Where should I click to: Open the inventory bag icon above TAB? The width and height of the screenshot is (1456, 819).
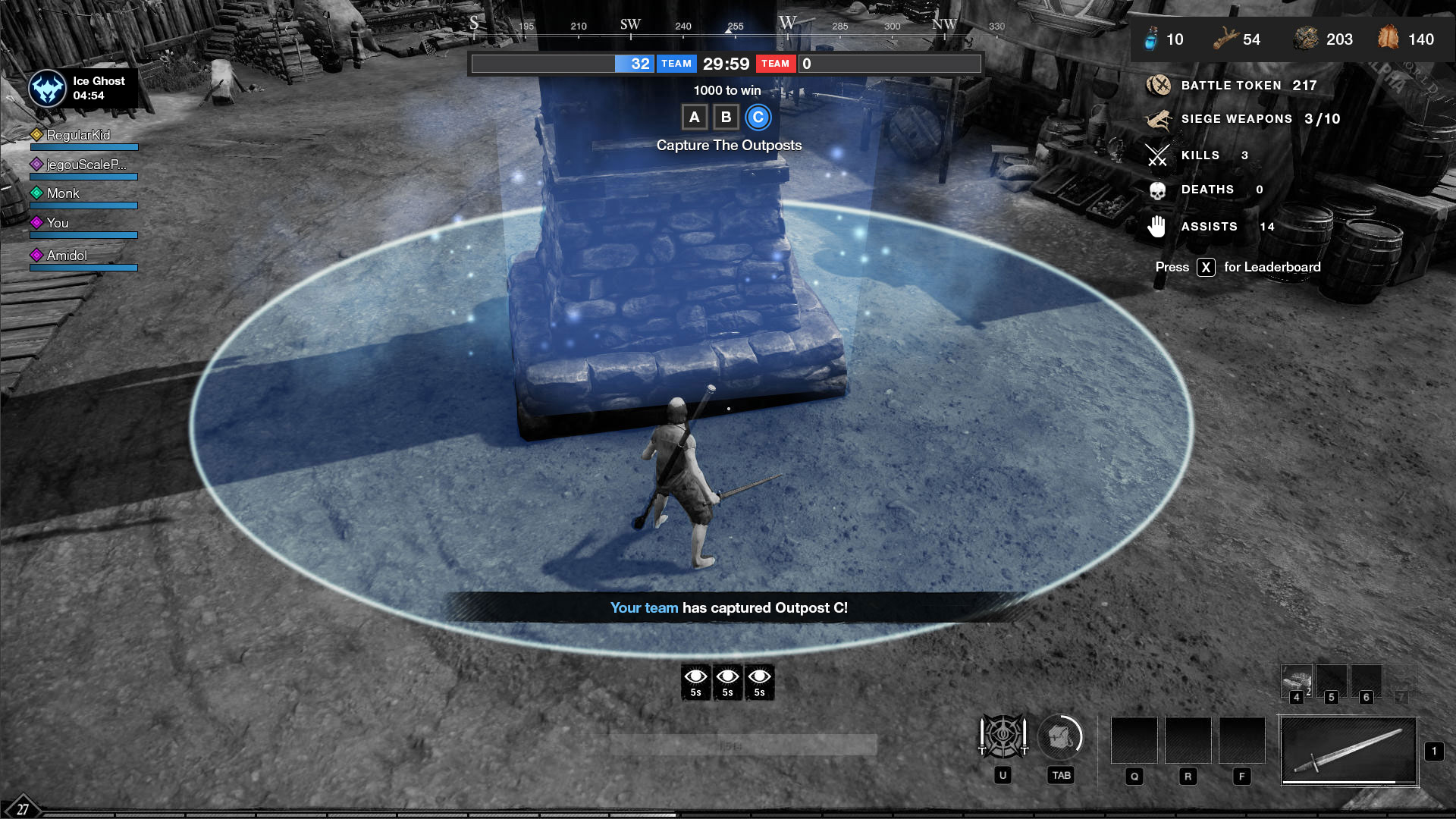click(1060, 736)
